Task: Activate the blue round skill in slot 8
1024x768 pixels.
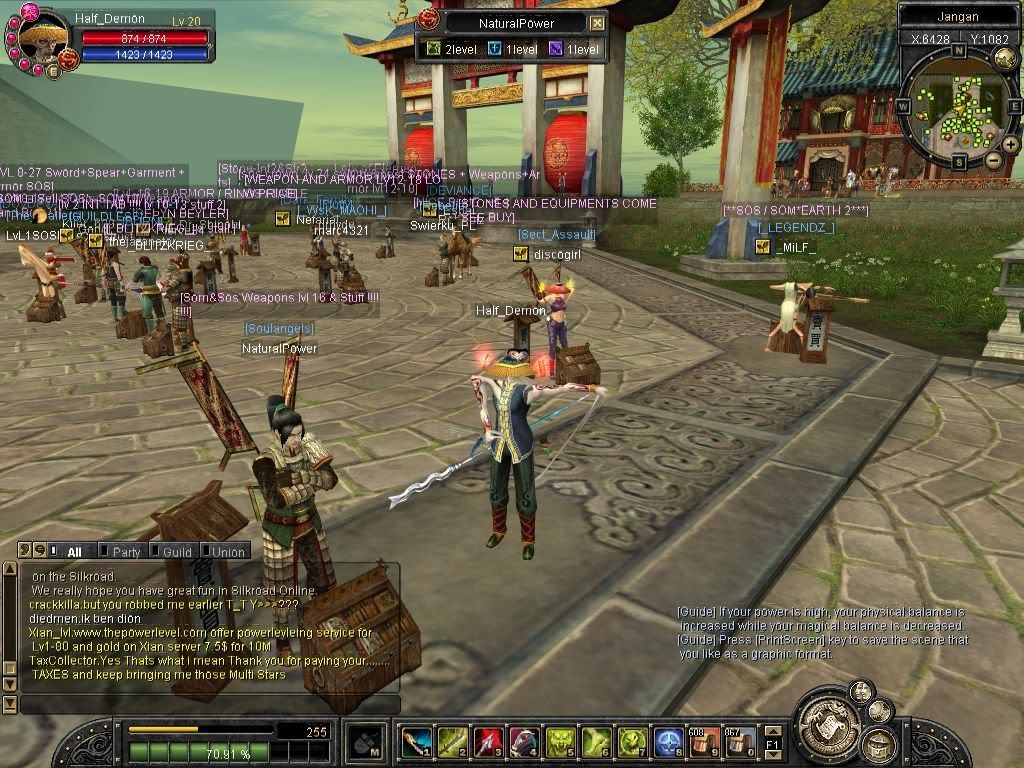Action: tap(668, 742)
